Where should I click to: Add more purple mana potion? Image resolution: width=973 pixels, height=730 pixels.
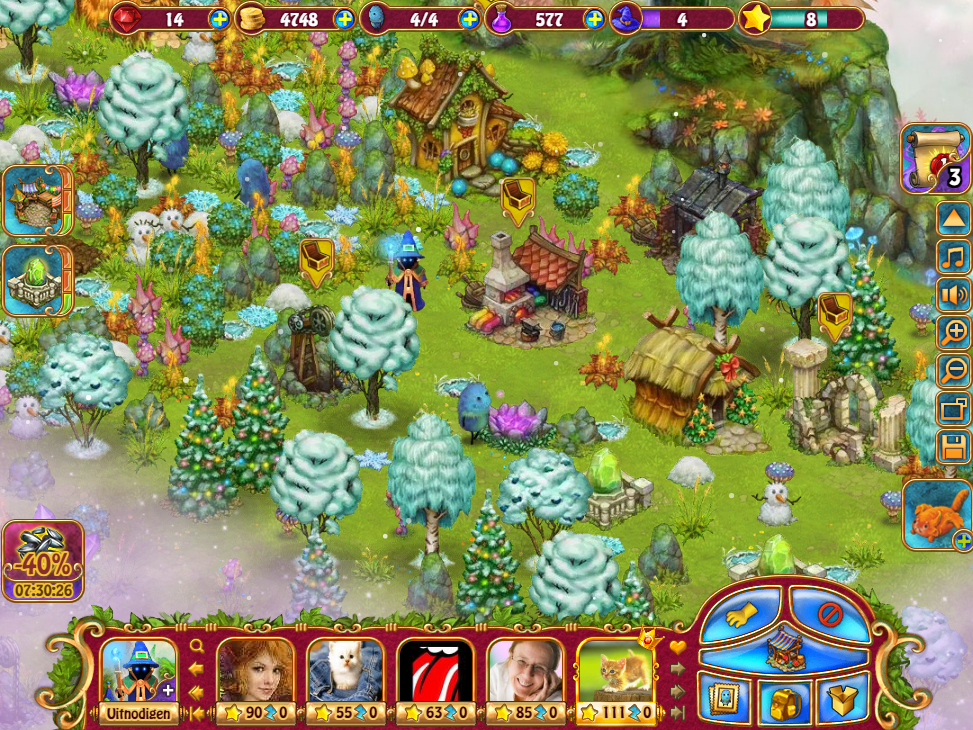(x=594, y=19)
